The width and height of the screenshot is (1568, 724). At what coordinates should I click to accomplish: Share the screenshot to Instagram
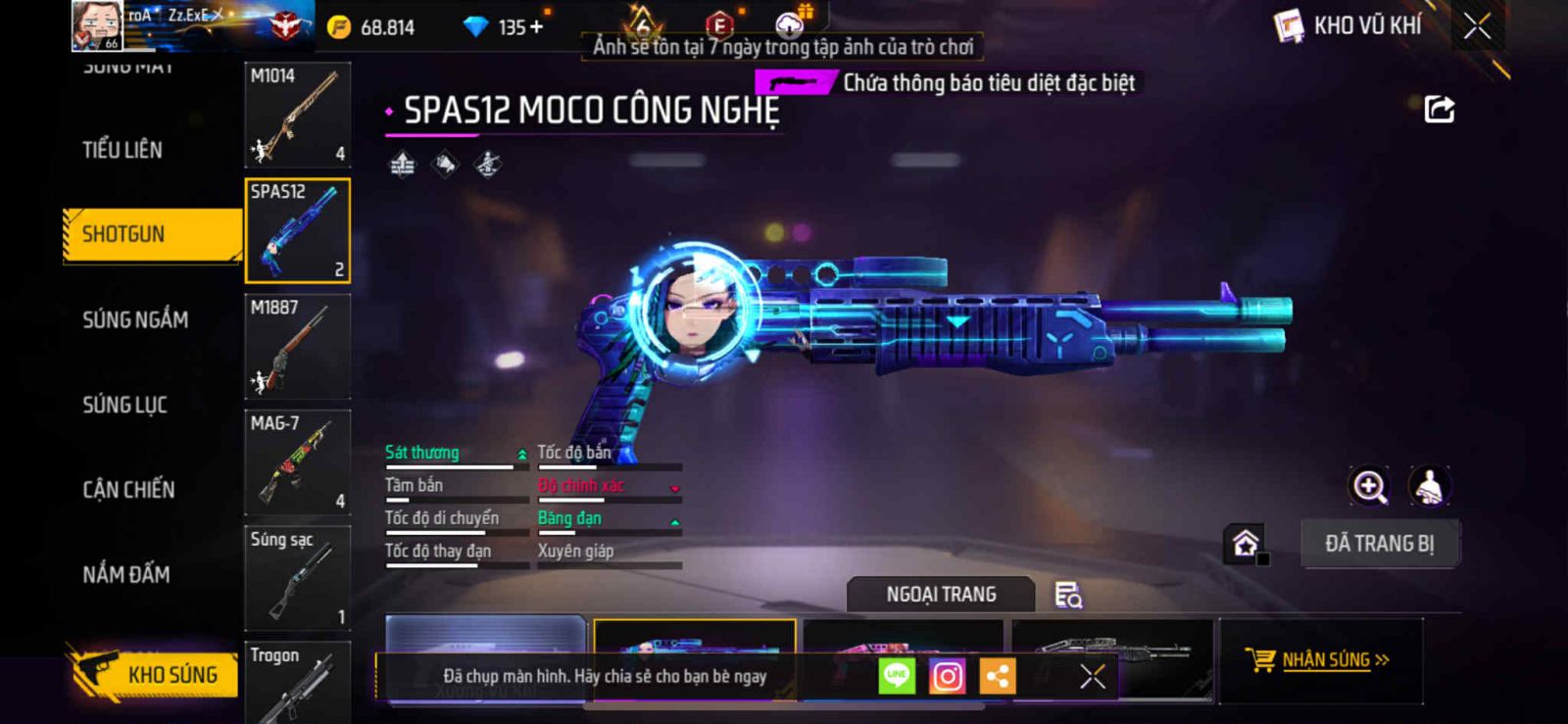tap(947, 676)
